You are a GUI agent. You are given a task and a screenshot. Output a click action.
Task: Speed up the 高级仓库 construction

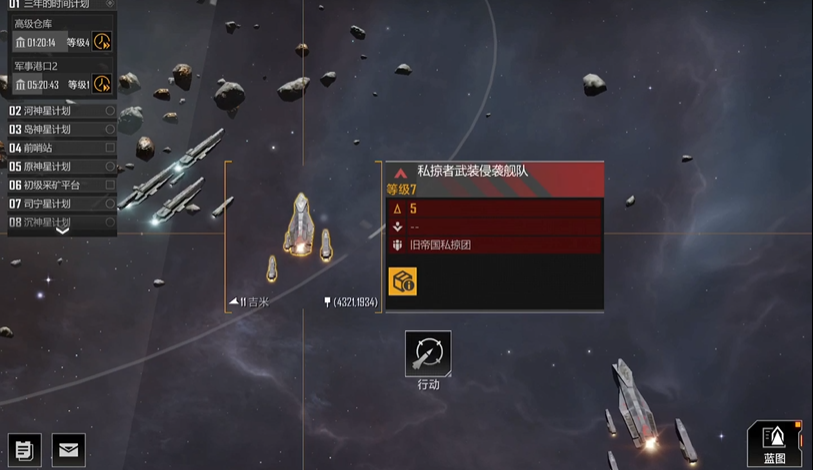tap(102, 42)
